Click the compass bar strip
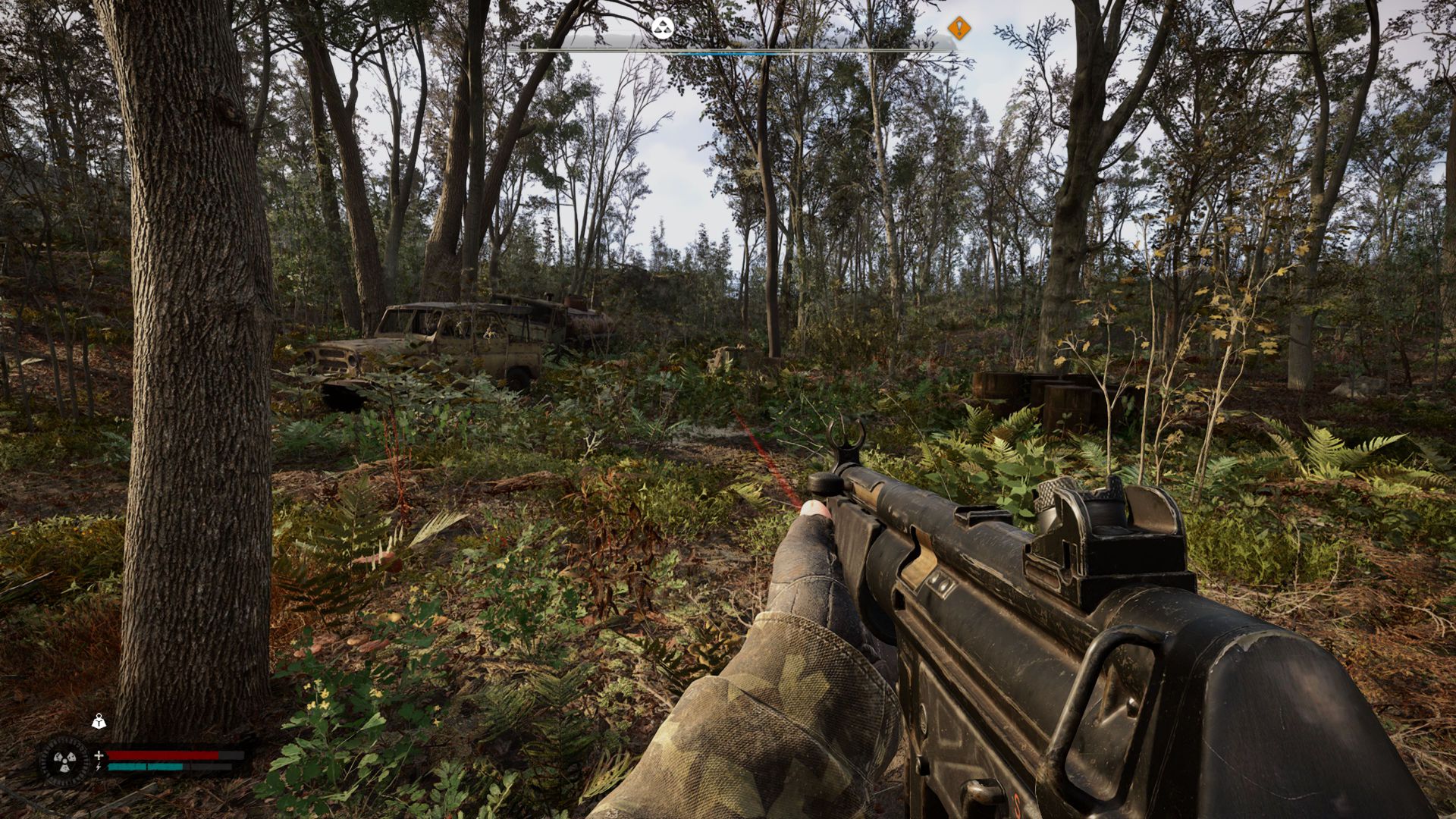The image size is (1456, 819). pyautogui.click(x=732, y=50)
